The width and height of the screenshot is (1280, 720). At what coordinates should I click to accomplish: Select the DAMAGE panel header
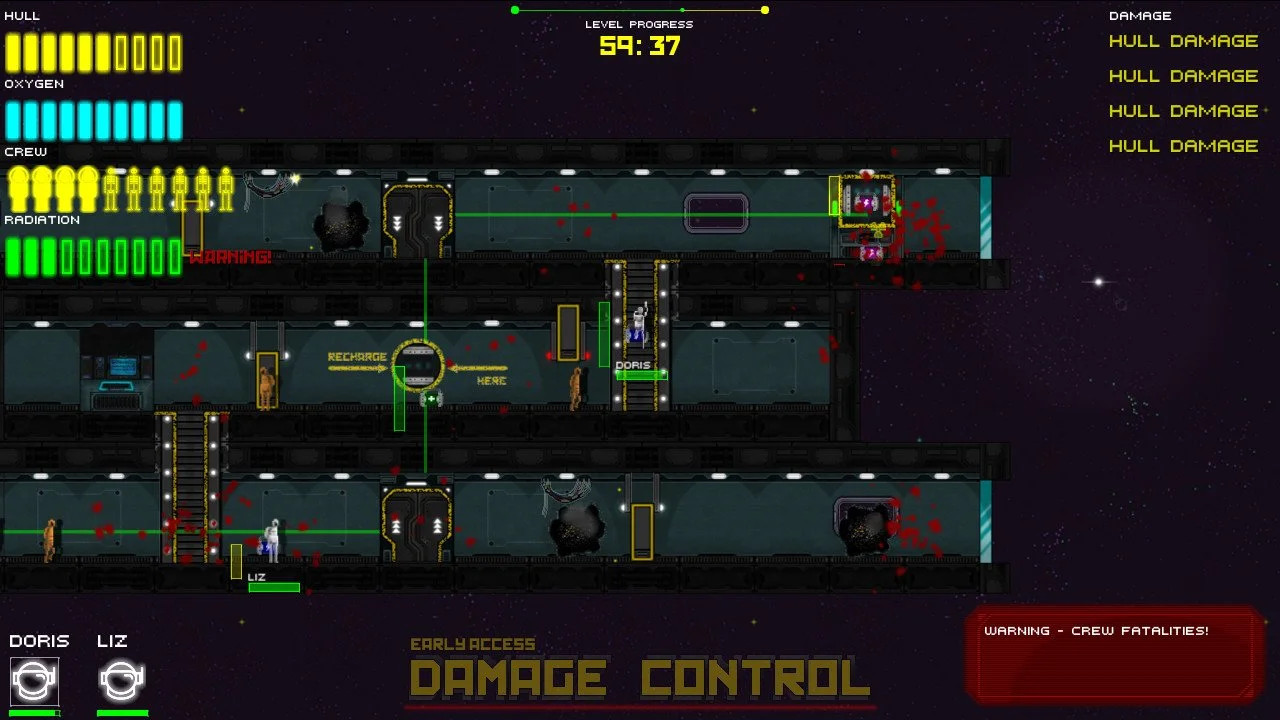coord(1139,15)
